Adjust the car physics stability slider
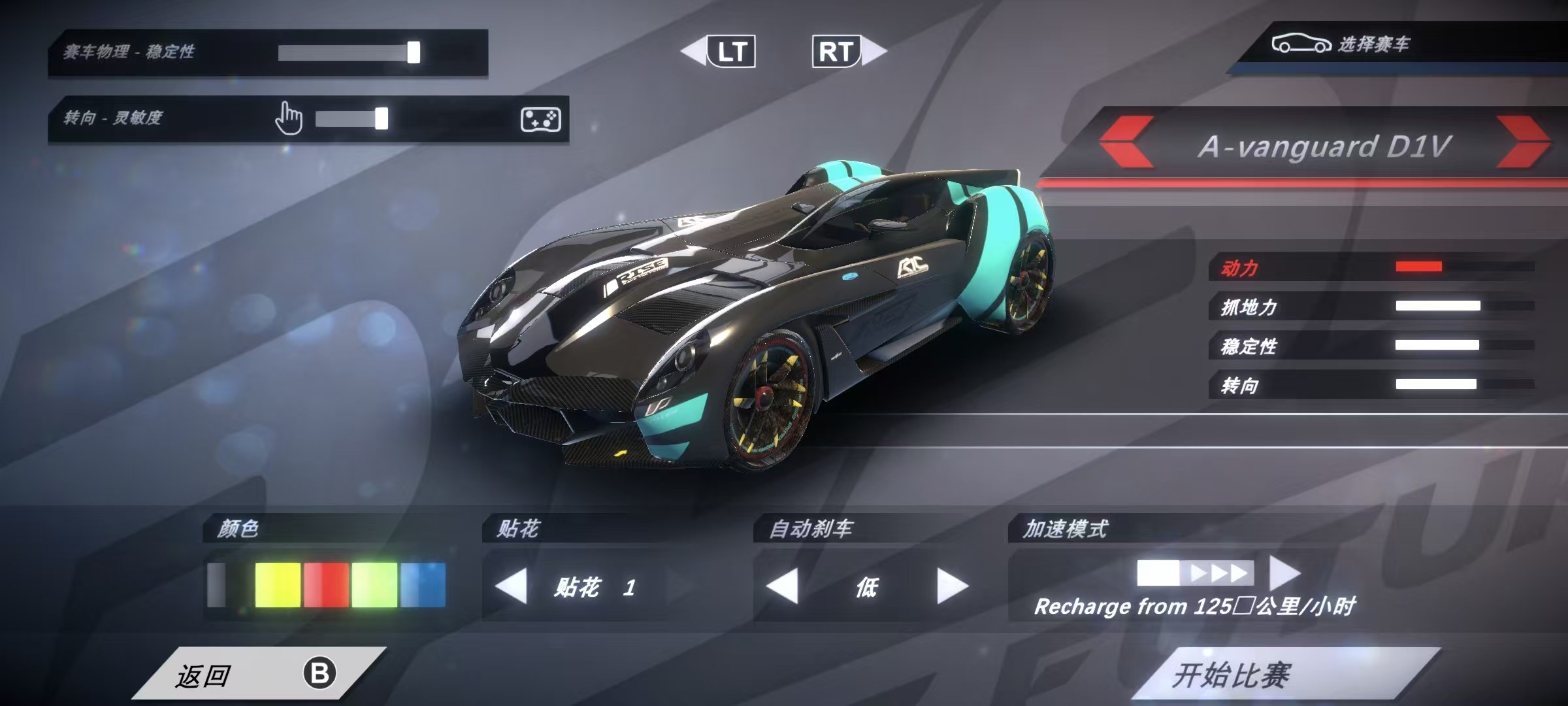1568x706 pixels. [x=414, y=52]
